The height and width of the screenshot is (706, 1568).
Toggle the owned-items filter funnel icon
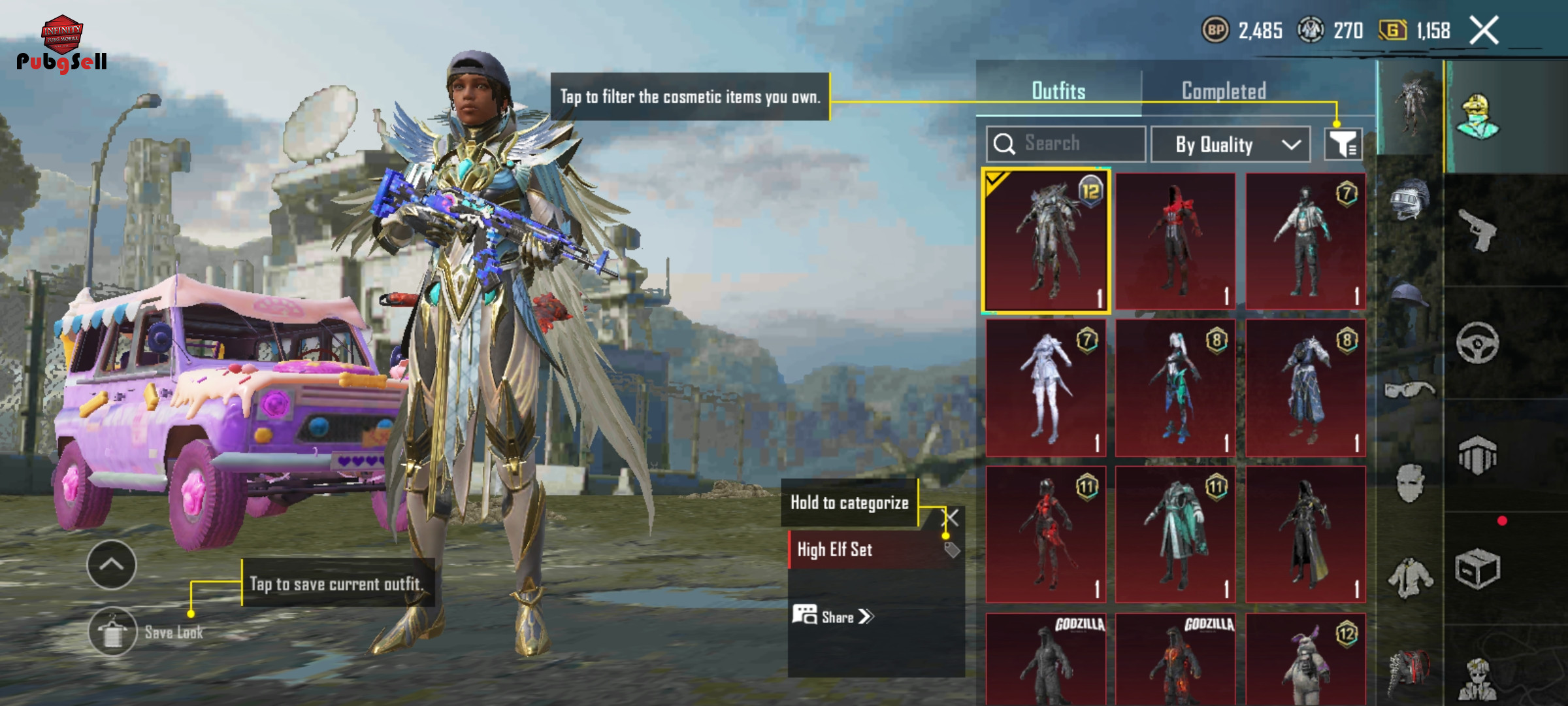point(1343,144)
